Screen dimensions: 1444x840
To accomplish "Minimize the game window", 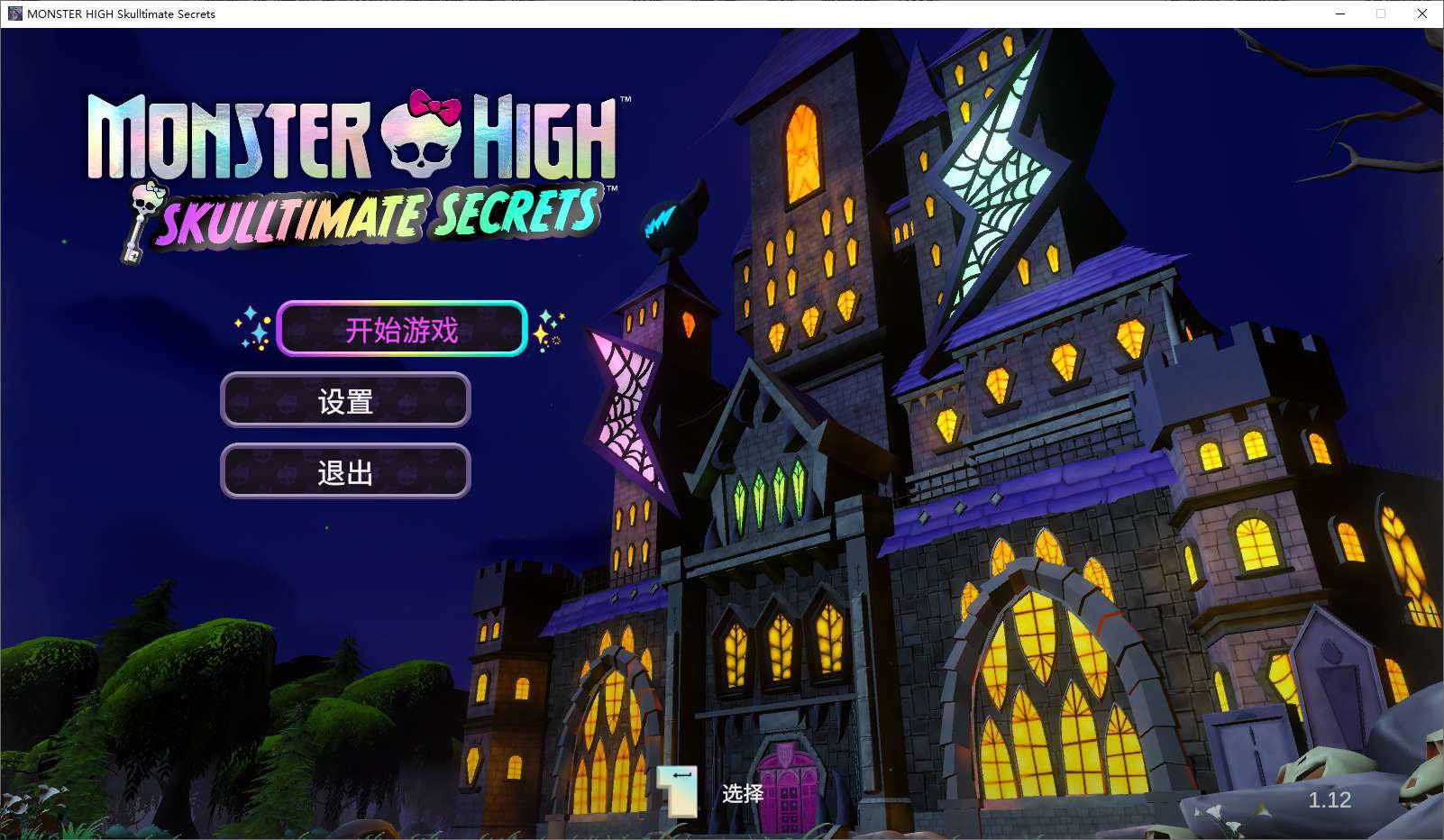I will [1340, 14].
